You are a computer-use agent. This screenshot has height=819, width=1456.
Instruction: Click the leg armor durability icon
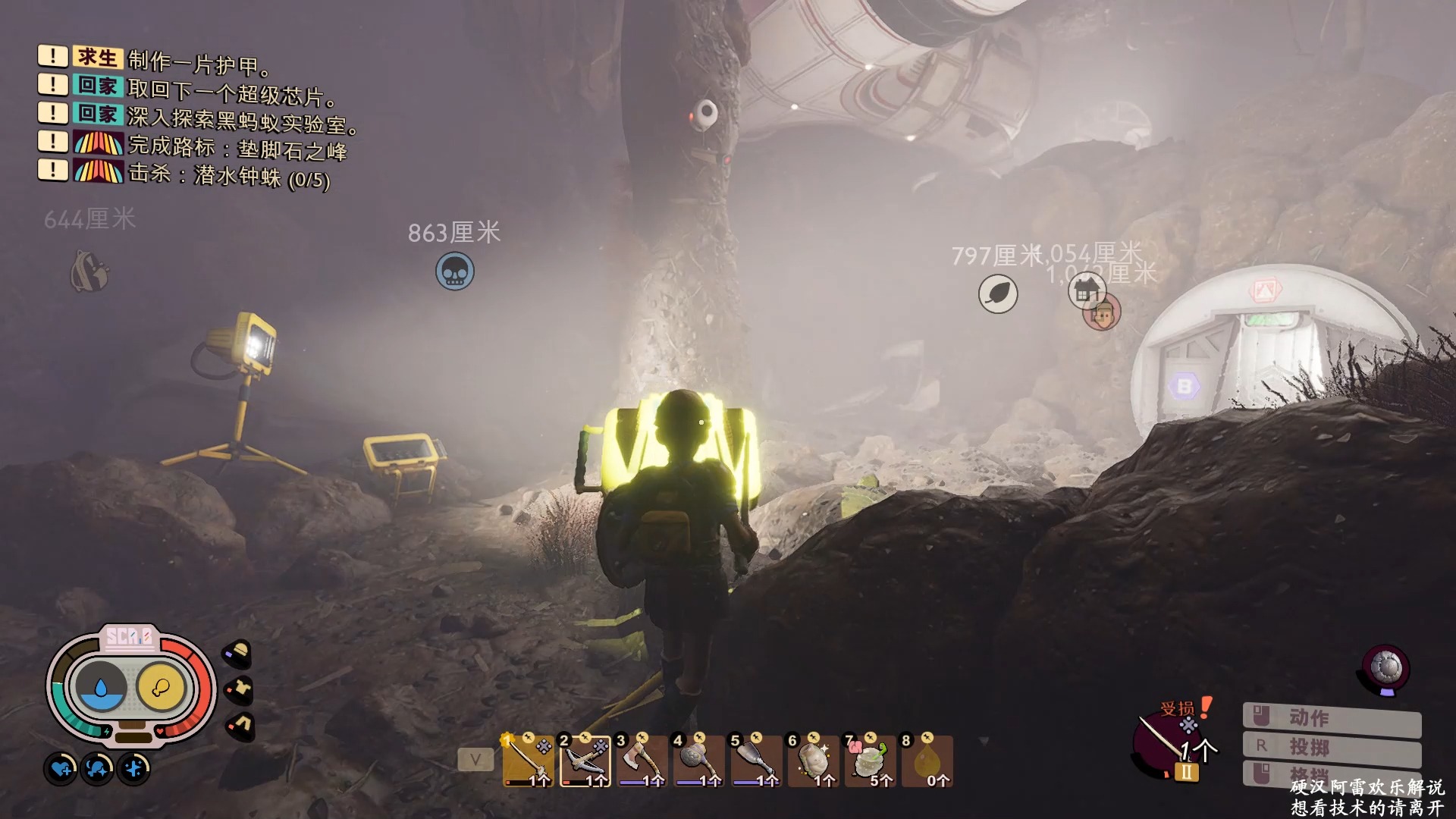click(x=240, y=725)
